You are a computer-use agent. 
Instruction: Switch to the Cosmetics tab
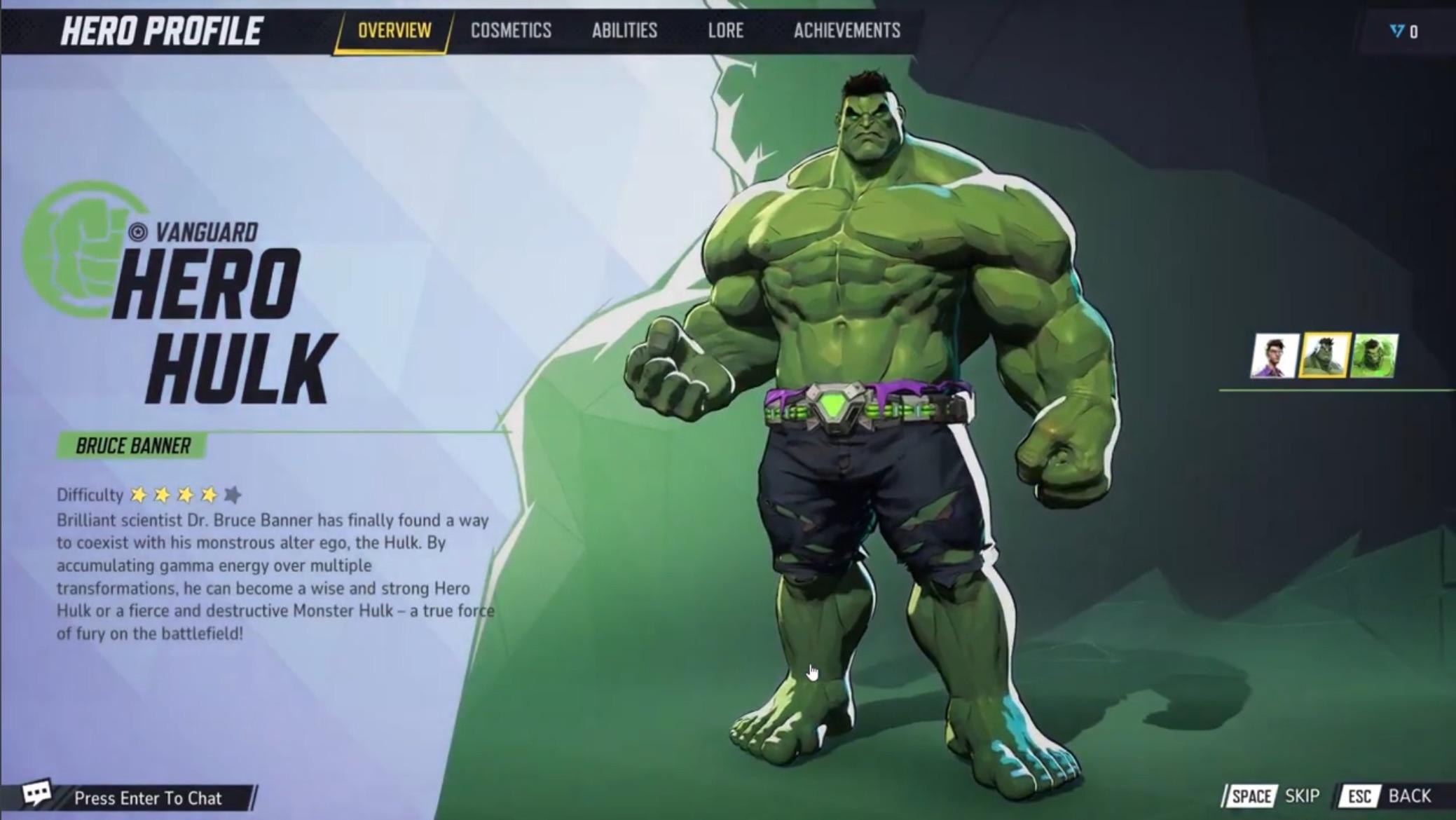tap(511, 30)
